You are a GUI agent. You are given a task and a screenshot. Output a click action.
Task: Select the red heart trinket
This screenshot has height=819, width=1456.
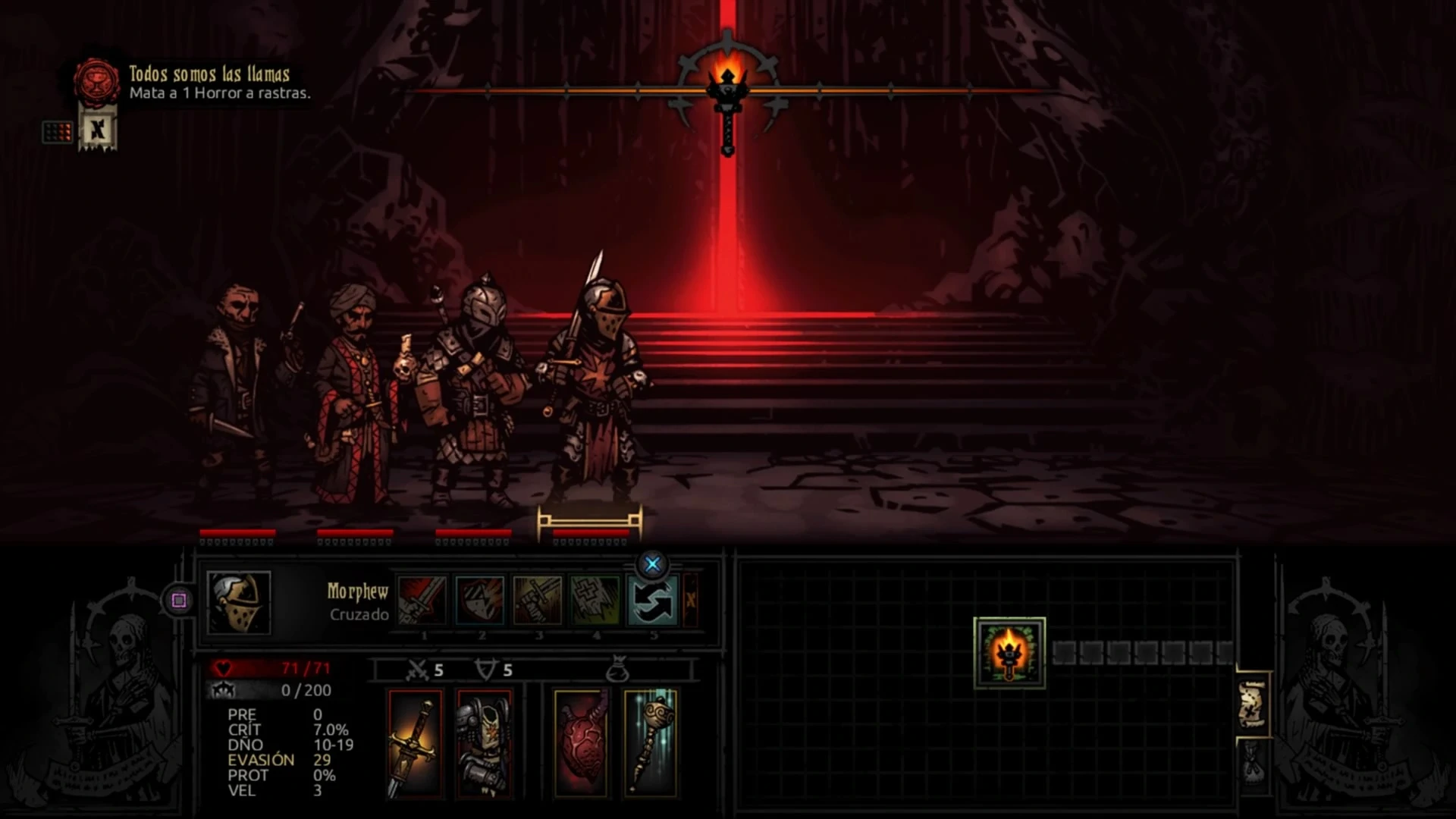[581, 743]
